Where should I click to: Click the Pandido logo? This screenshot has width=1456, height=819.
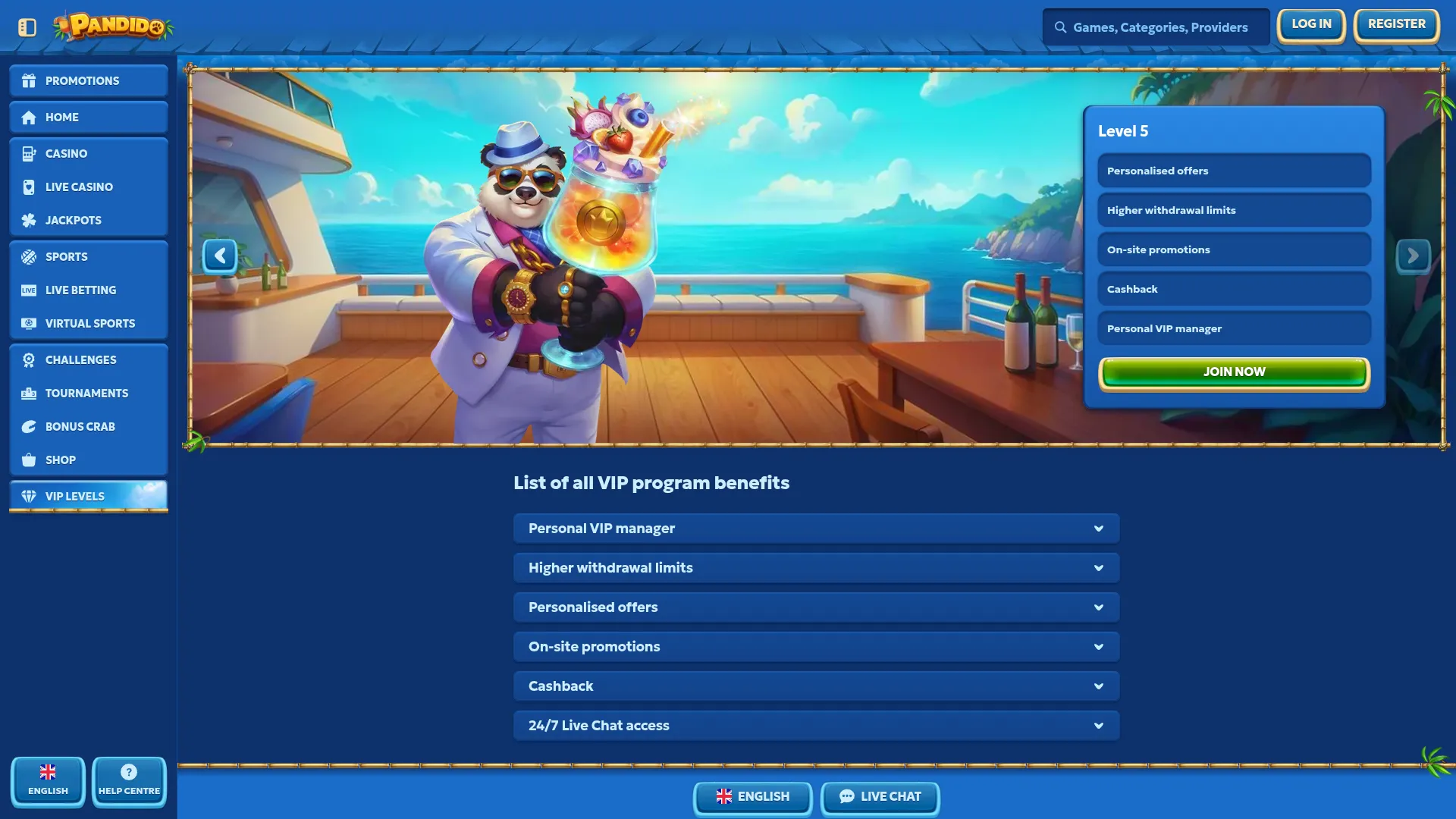pyautogui.click(x=114, y=27)
